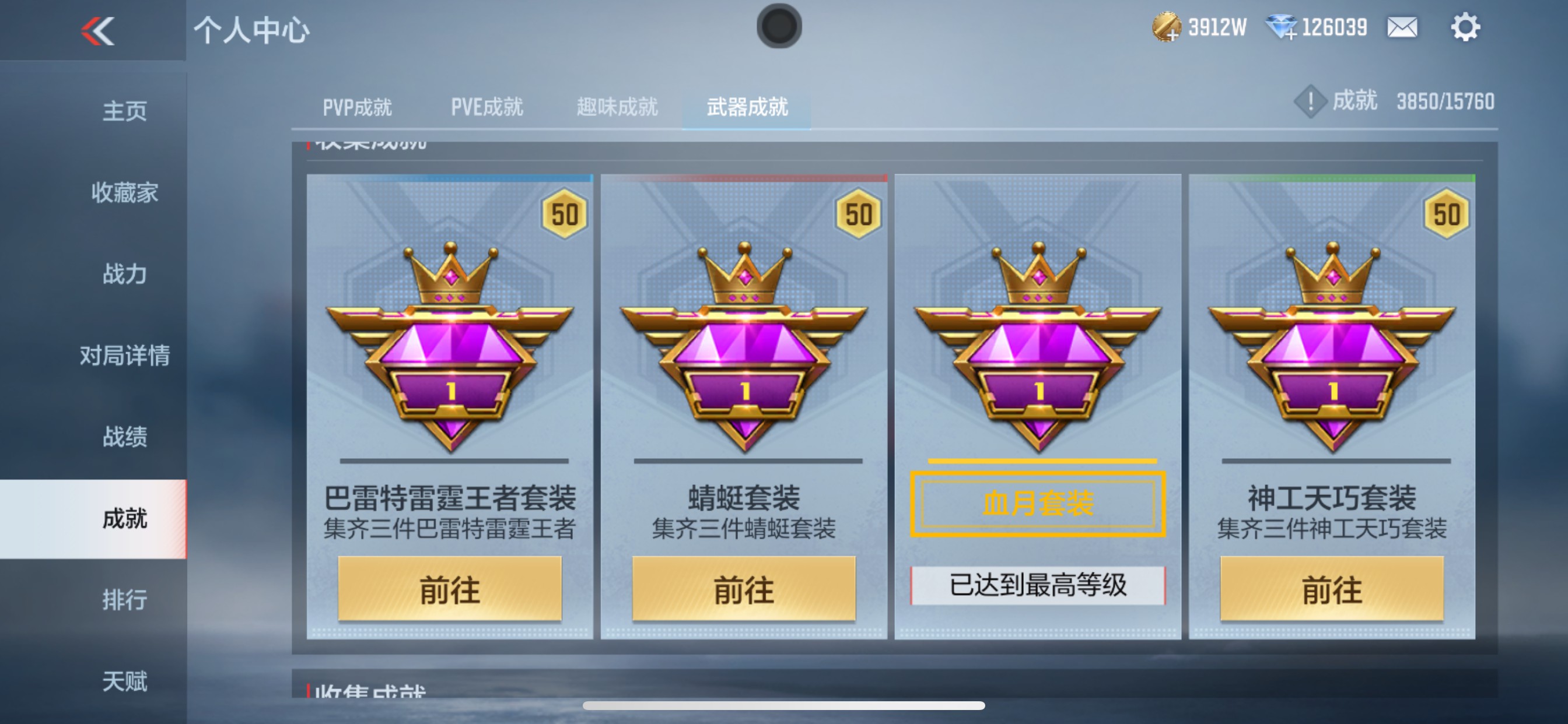Viewport: 1568px width, 724px height.
Task: Open the settings gear
Action: pyautogui.click(x=1468, y=27)
